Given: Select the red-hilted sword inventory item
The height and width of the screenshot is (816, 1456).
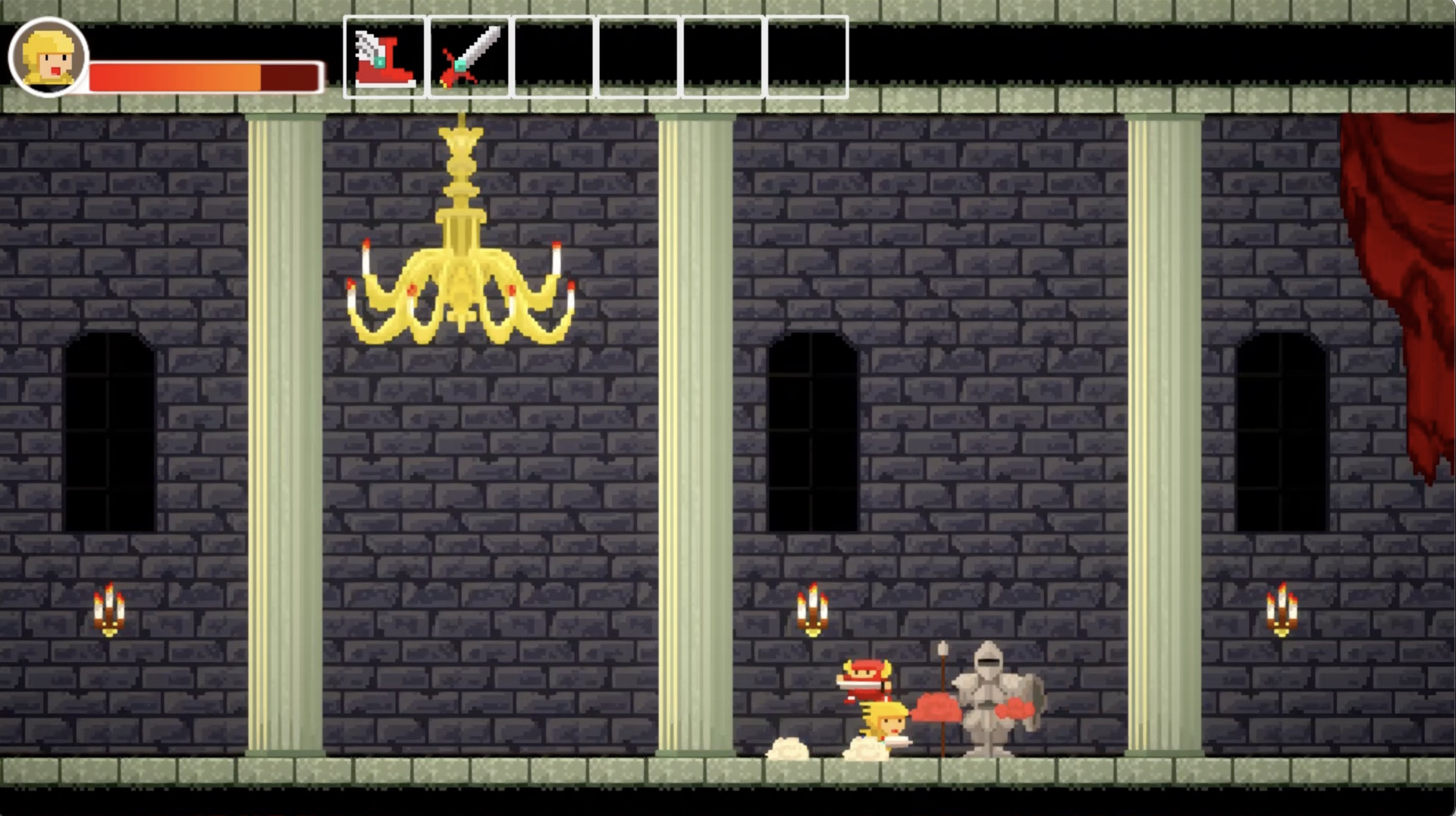Looking at the screenshot, I should click(469, 55).
